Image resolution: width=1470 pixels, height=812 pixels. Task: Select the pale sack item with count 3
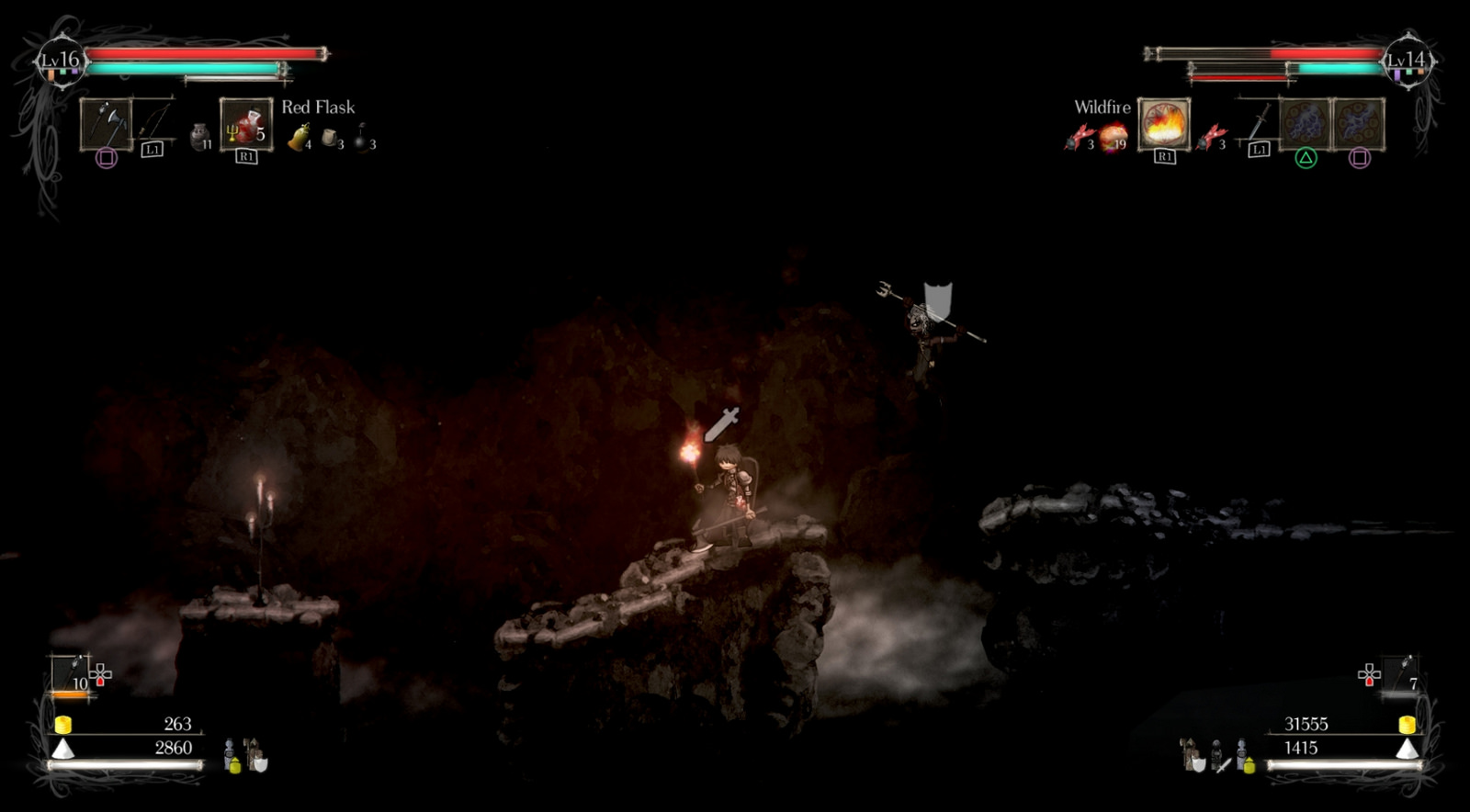331,138
